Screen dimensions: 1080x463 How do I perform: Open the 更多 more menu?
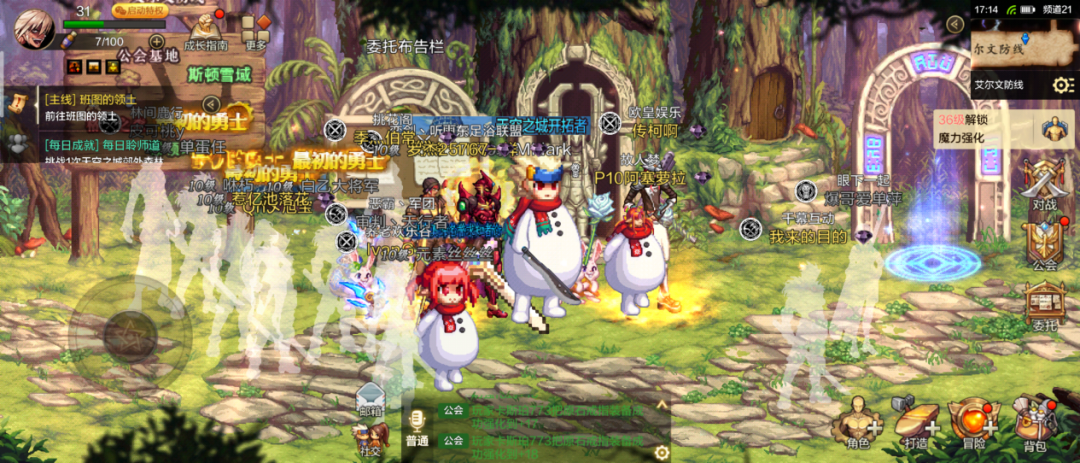click(x=256, y=31)
